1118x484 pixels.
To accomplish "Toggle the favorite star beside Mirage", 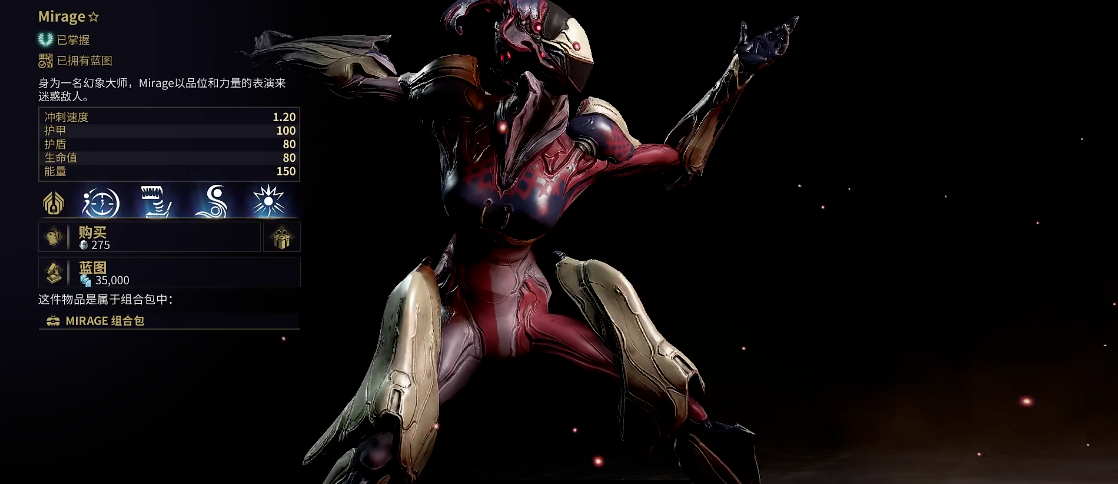I will pyautogui.click(x=94, y=18).
